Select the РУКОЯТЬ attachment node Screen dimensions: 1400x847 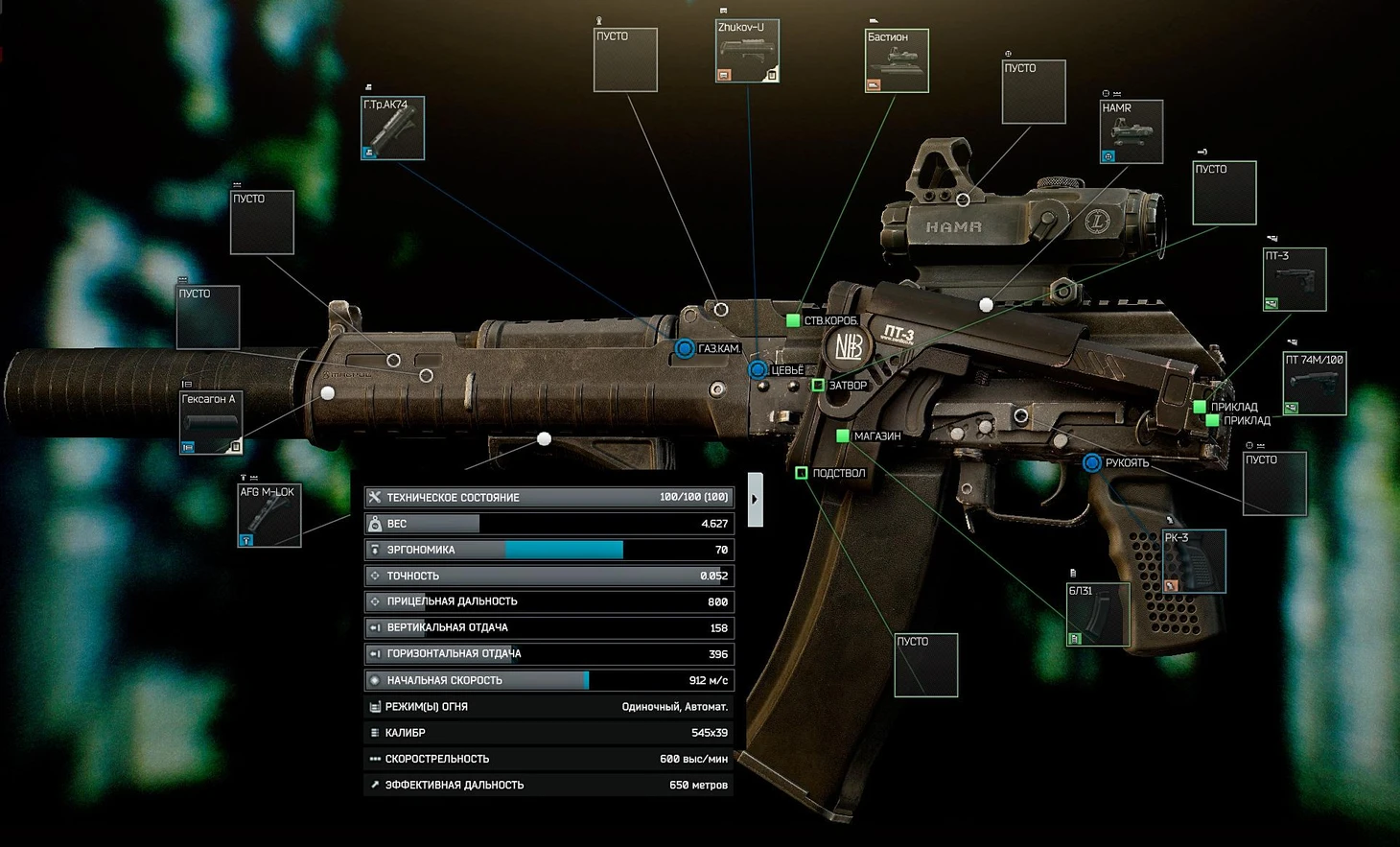tap(1091, 462)
